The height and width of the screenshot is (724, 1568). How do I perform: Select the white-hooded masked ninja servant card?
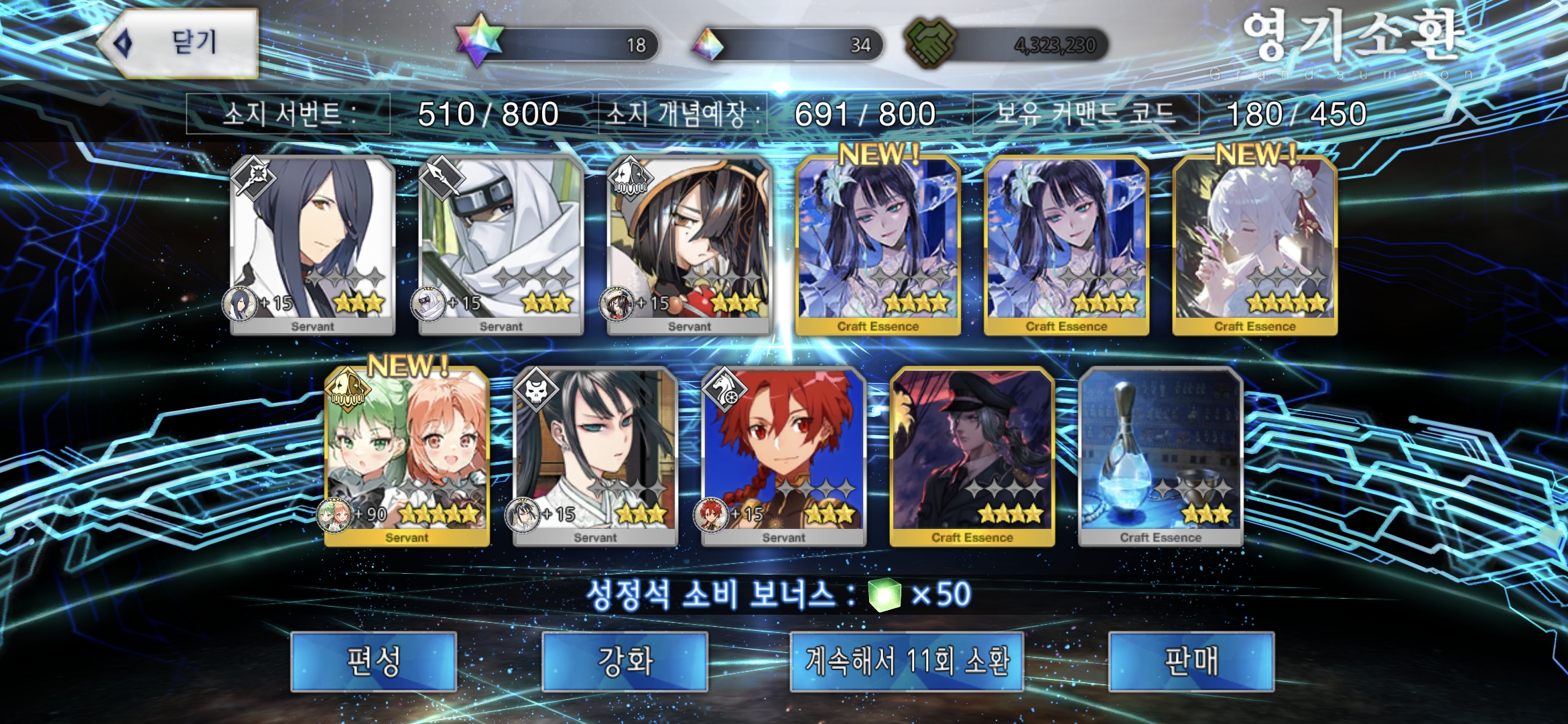[x=501, y=245]
